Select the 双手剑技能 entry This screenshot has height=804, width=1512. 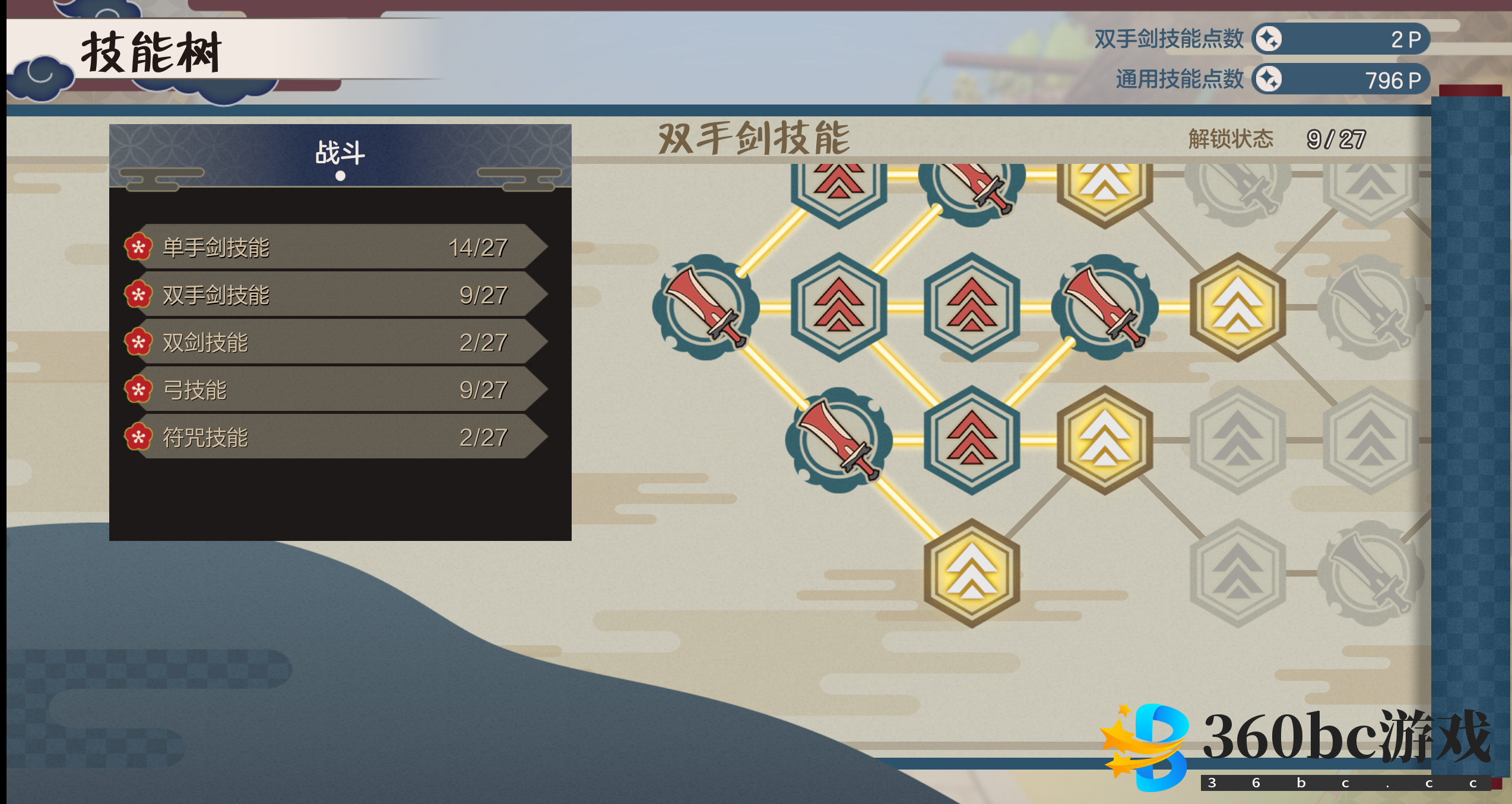(x=335, y=295)
